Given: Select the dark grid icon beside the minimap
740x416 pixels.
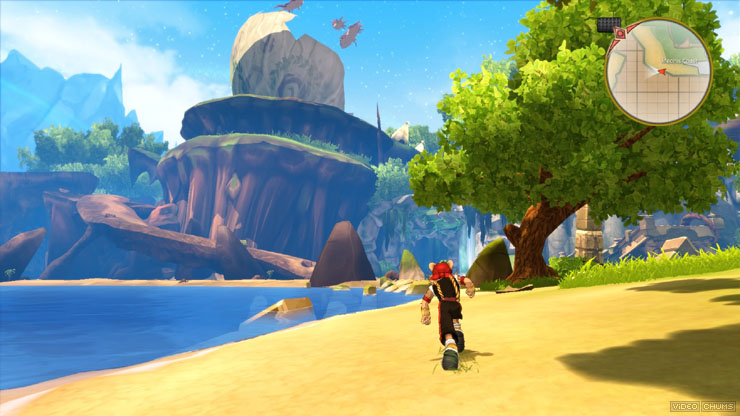Looking at the screenshot, I should point(607,23).
